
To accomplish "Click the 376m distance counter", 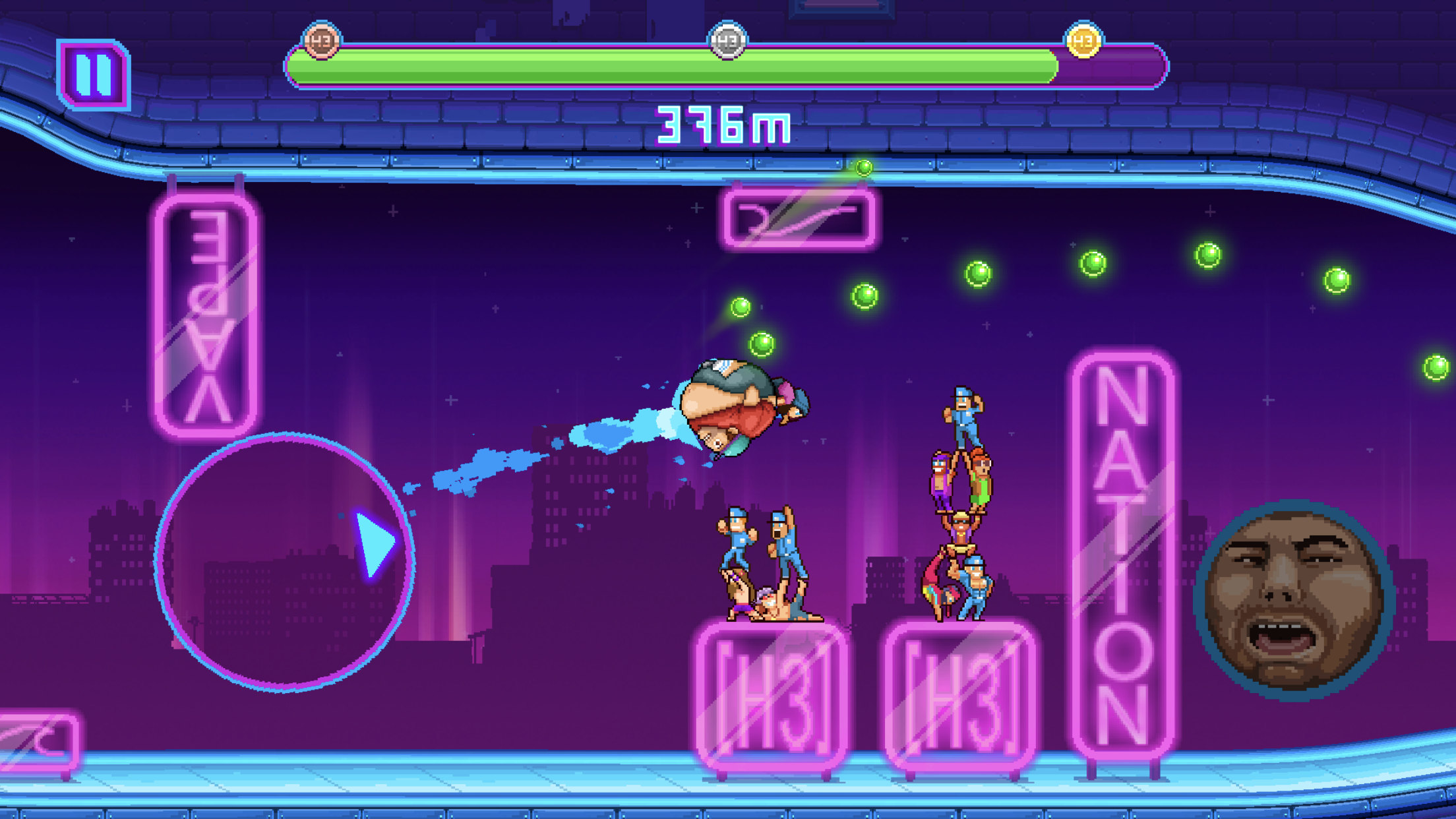I will pos(723,124).
